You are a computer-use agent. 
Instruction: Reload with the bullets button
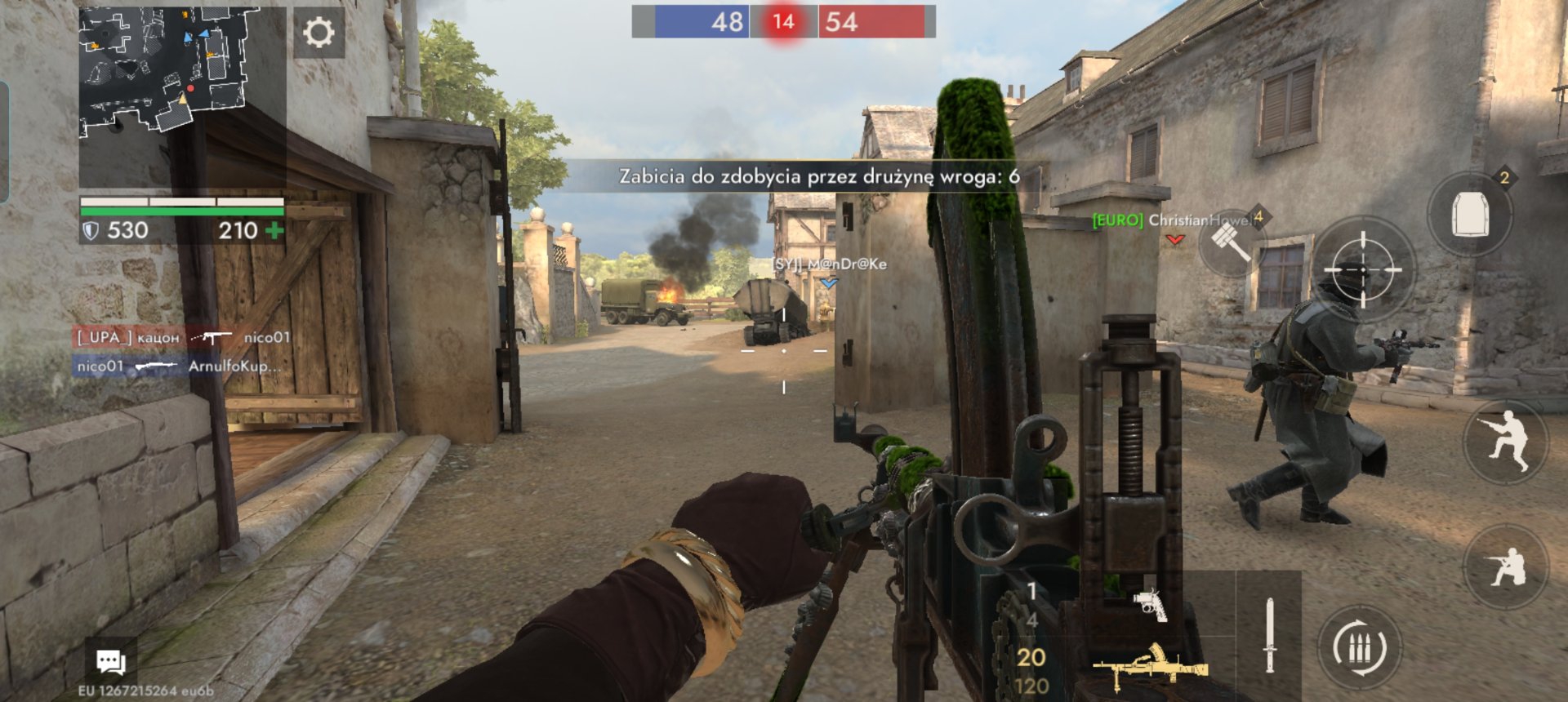point(1360,648)
